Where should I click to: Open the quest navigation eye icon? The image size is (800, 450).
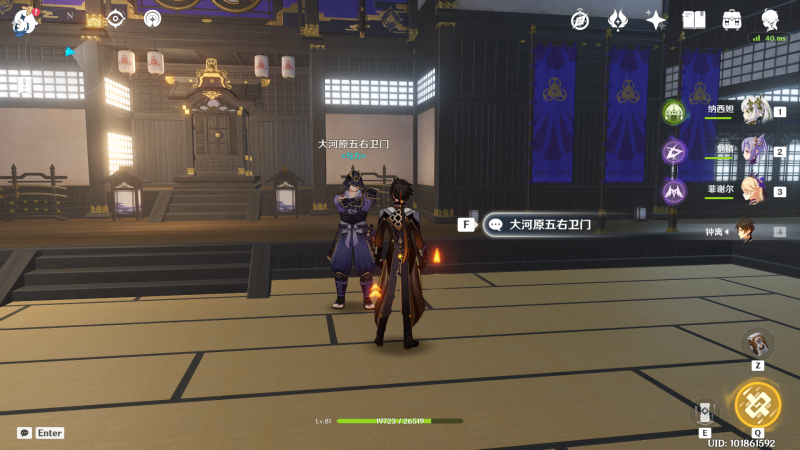(x=116, y=18)
